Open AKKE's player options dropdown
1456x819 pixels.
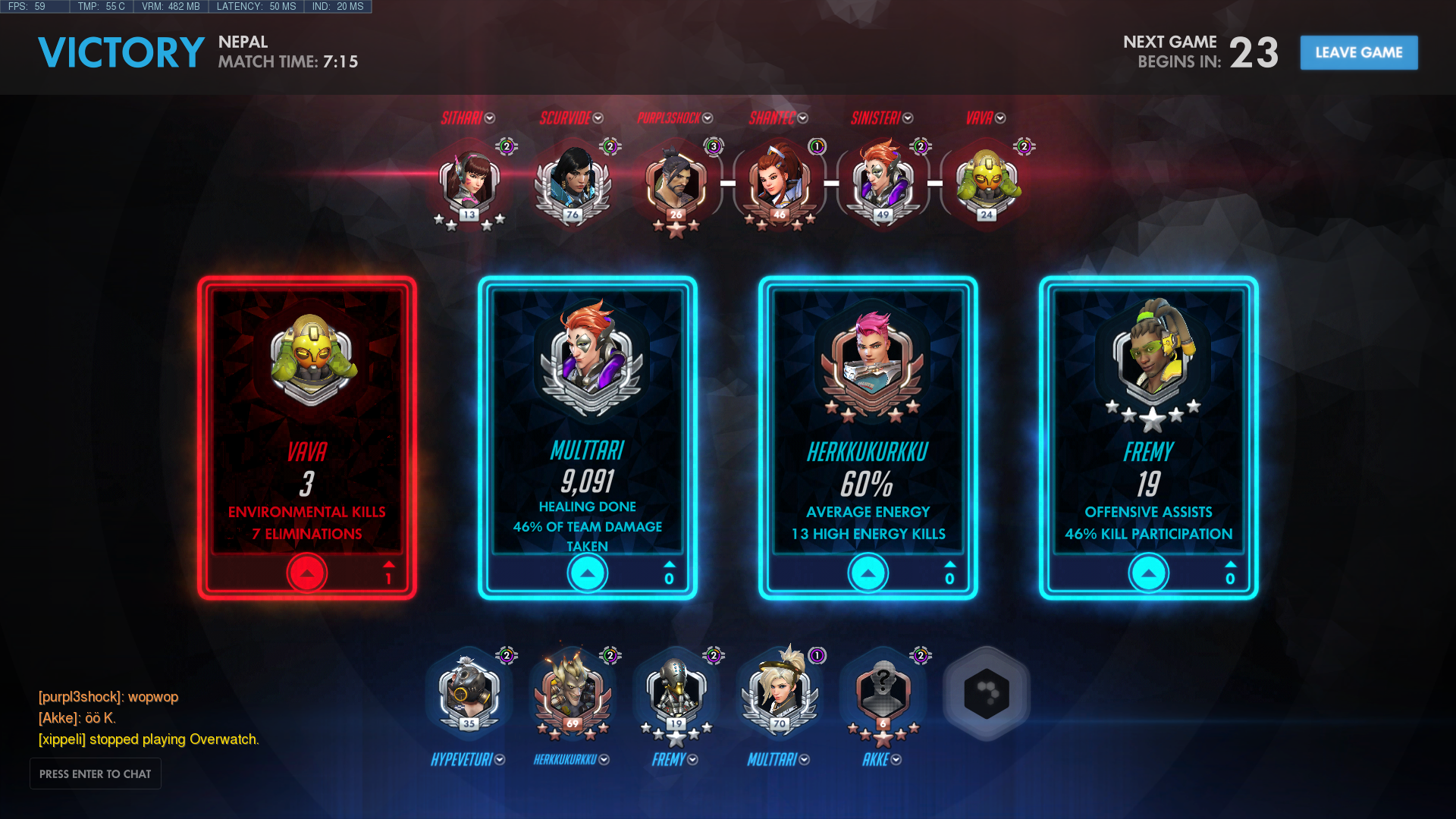coord(896,760)
